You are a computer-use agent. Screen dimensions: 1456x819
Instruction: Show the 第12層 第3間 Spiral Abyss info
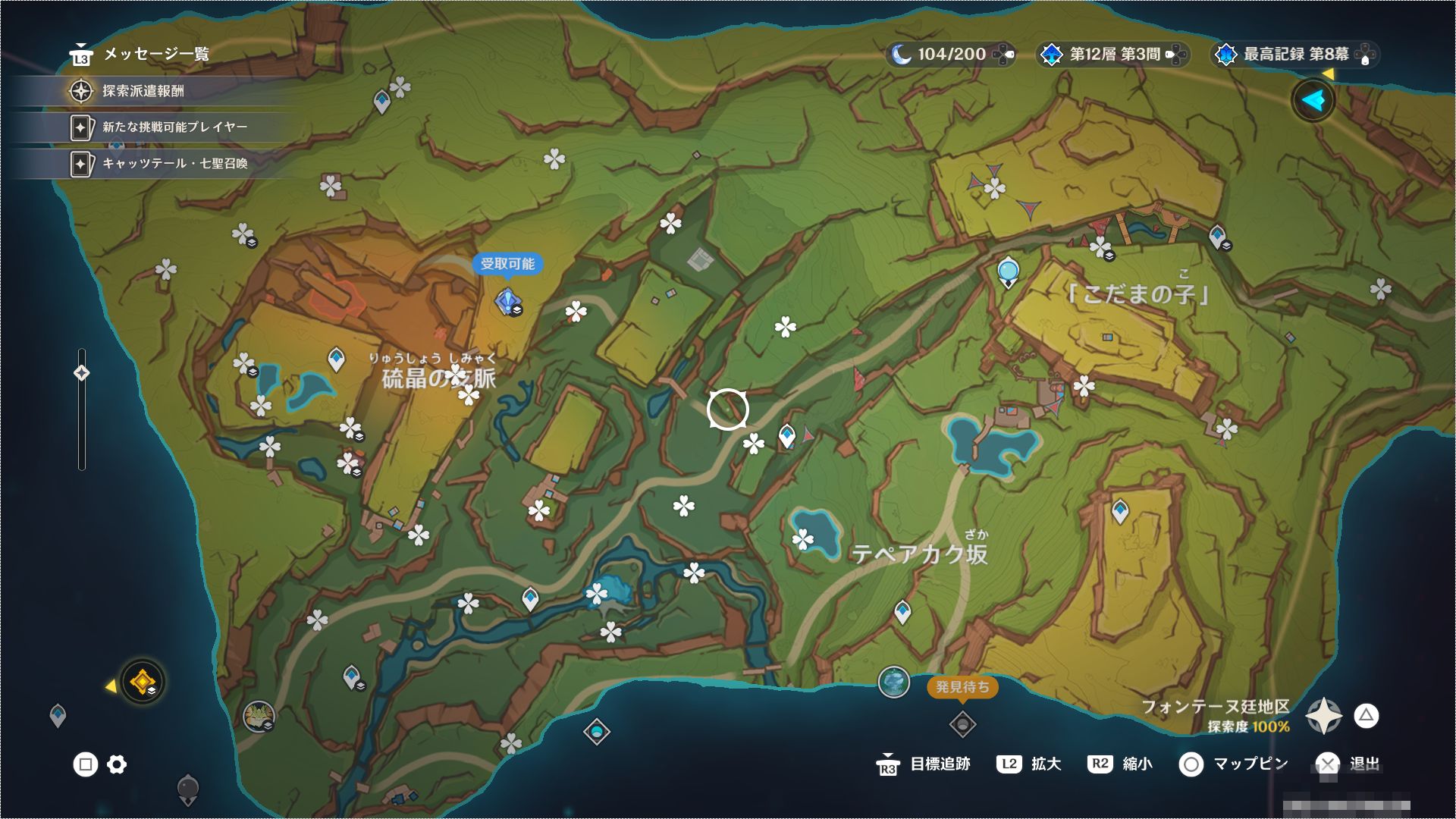tap(1113, 55)
